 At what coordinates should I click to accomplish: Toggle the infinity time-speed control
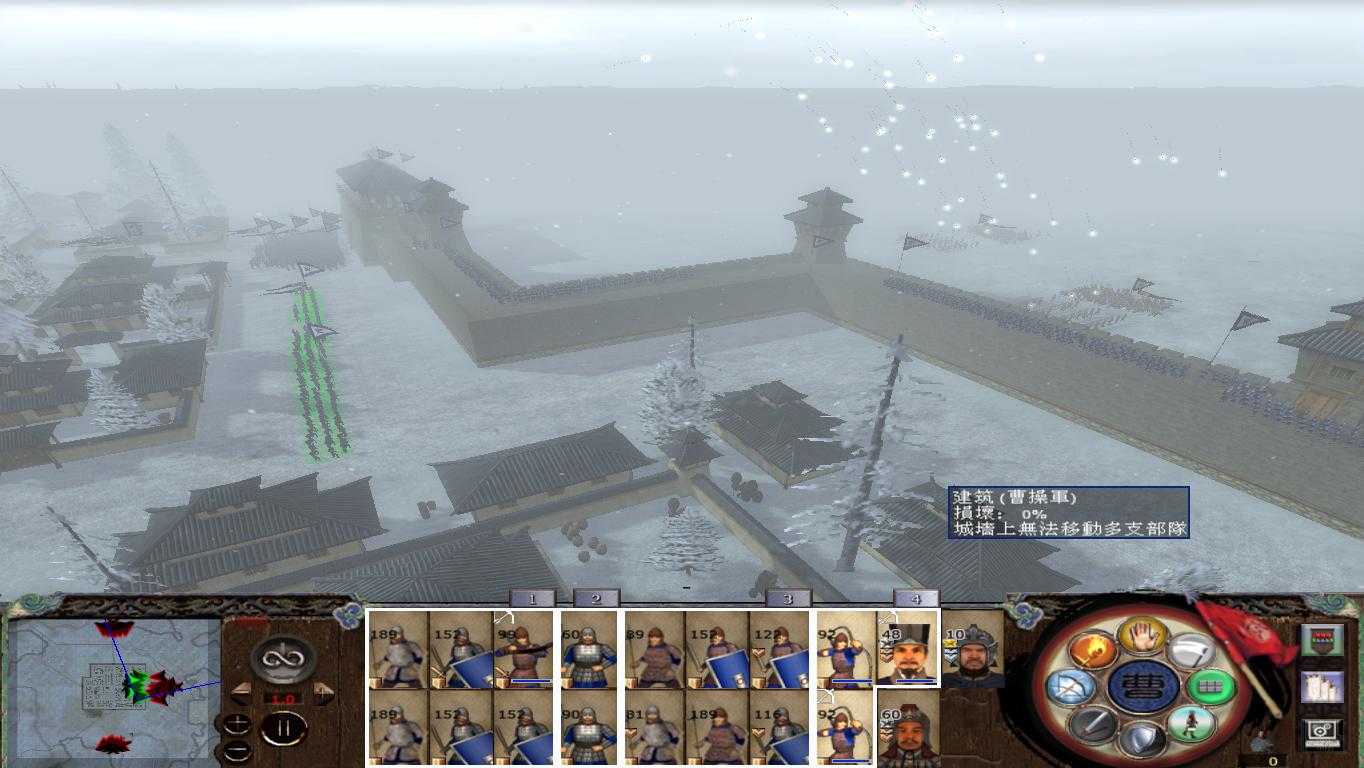(x=281, y=659)
